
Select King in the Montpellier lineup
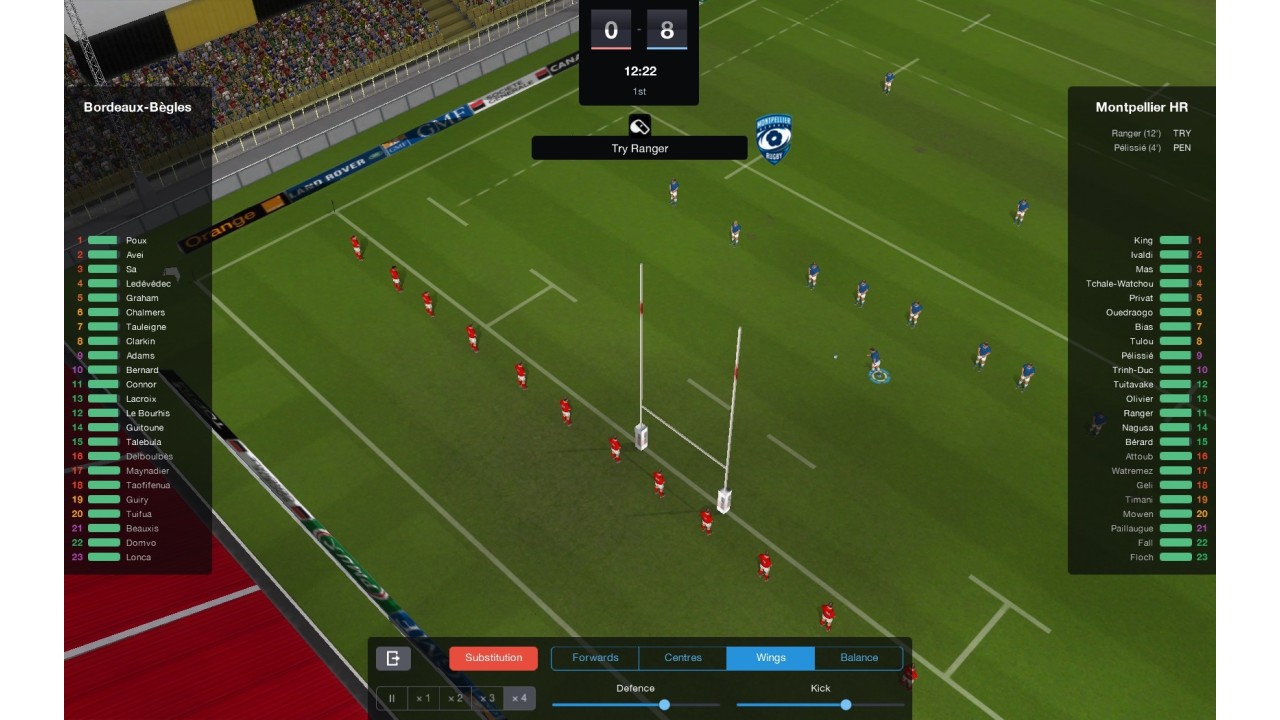point(1143,241)
